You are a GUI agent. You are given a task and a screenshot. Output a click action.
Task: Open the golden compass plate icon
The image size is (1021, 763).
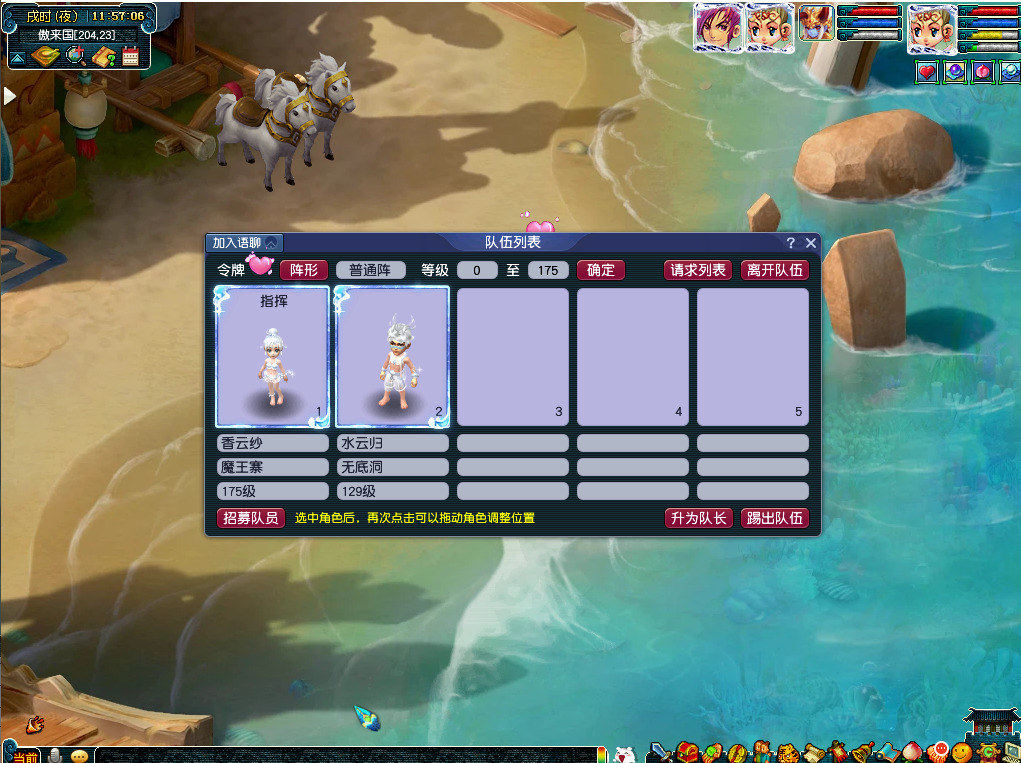click(x=45, y=56)
